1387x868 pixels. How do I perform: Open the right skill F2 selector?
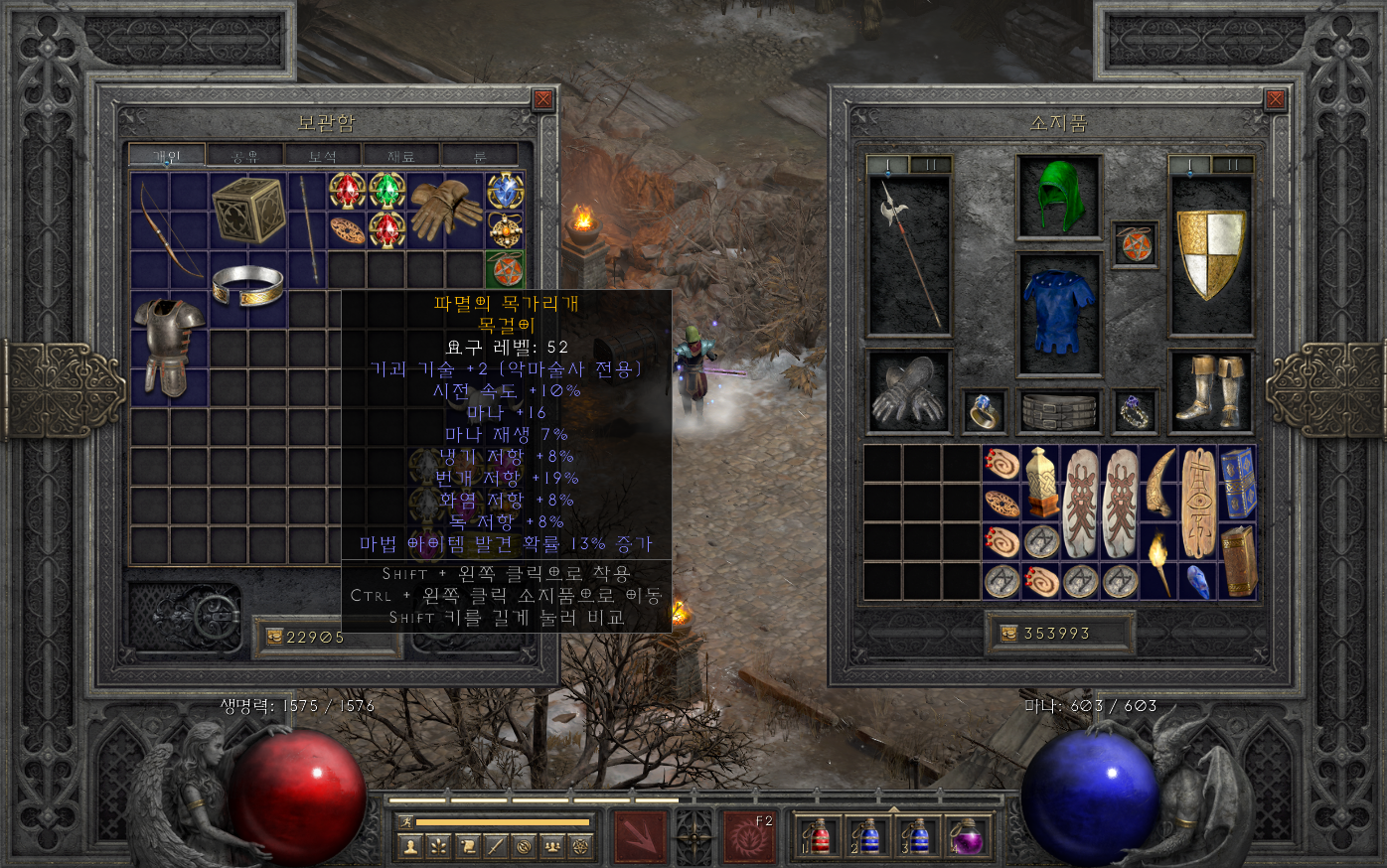[x=748, y=836]
